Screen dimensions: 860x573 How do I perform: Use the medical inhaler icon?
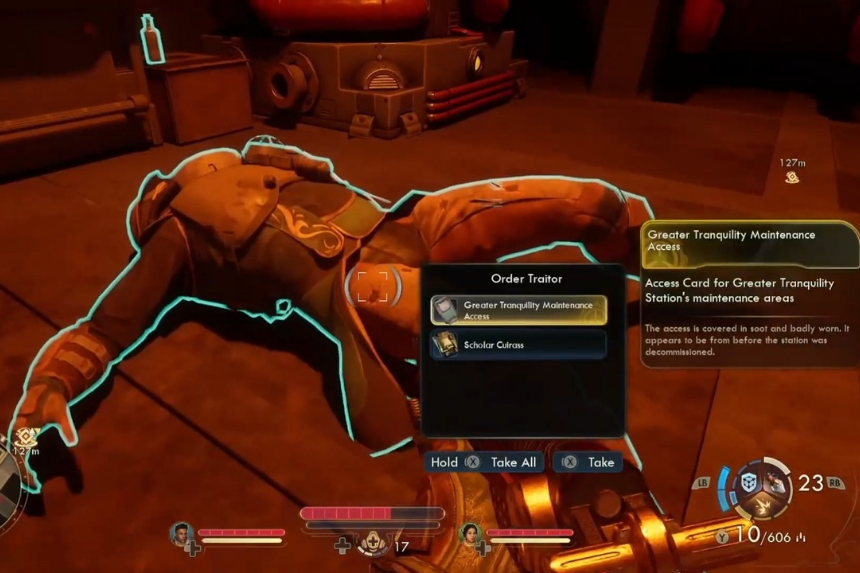(372, 543)
